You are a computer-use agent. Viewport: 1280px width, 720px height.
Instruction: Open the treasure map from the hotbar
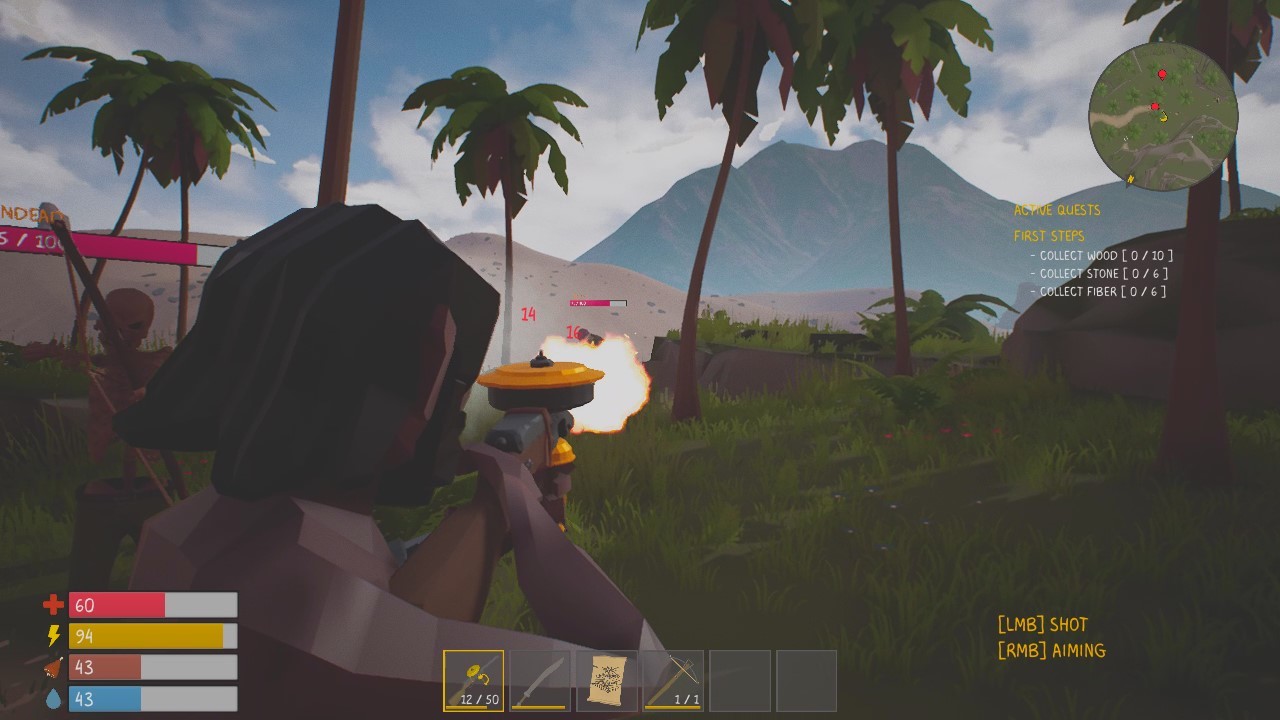604,681
